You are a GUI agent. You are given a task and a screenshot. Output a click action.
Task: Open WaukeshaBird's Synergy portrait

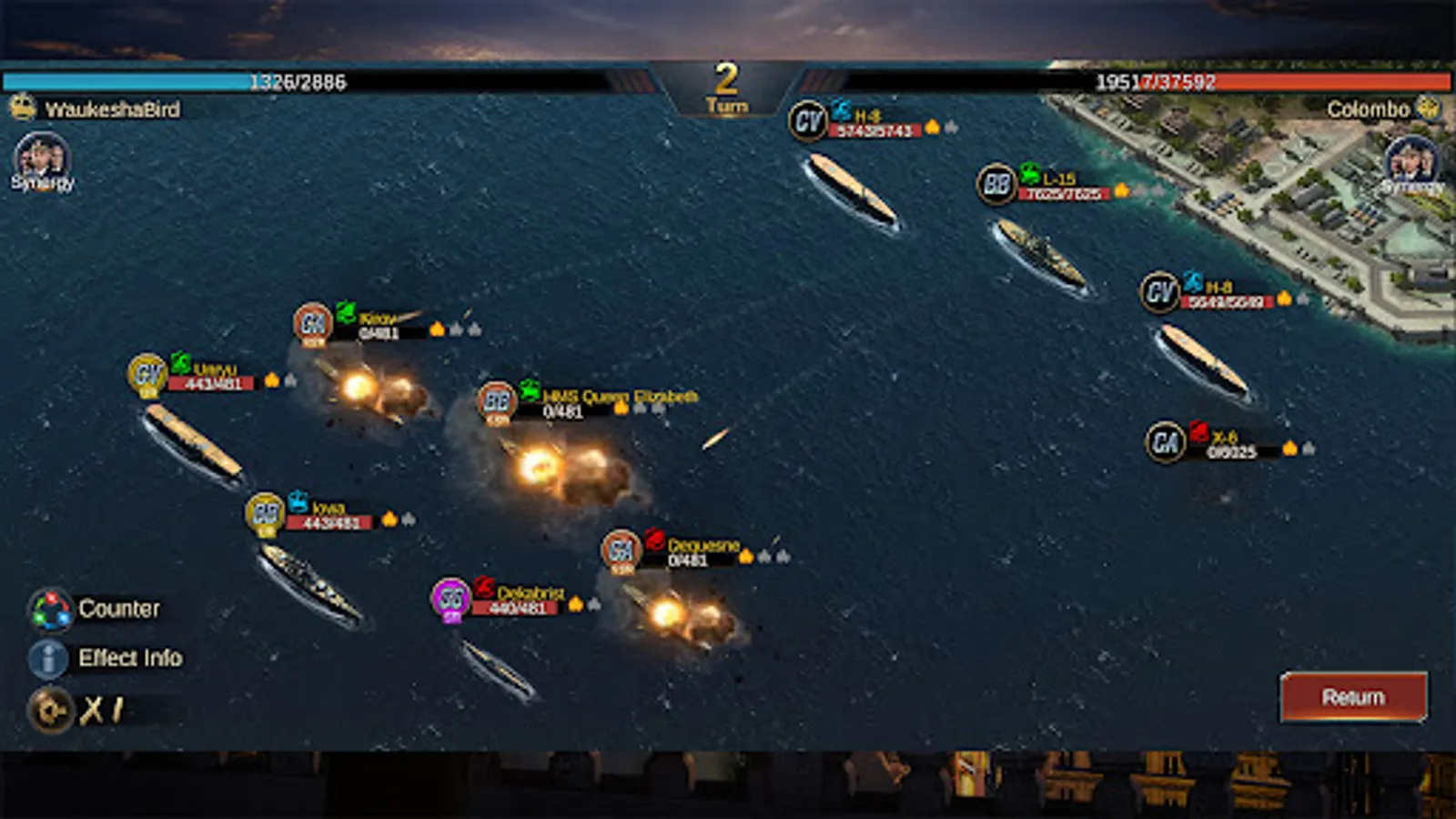41,160
